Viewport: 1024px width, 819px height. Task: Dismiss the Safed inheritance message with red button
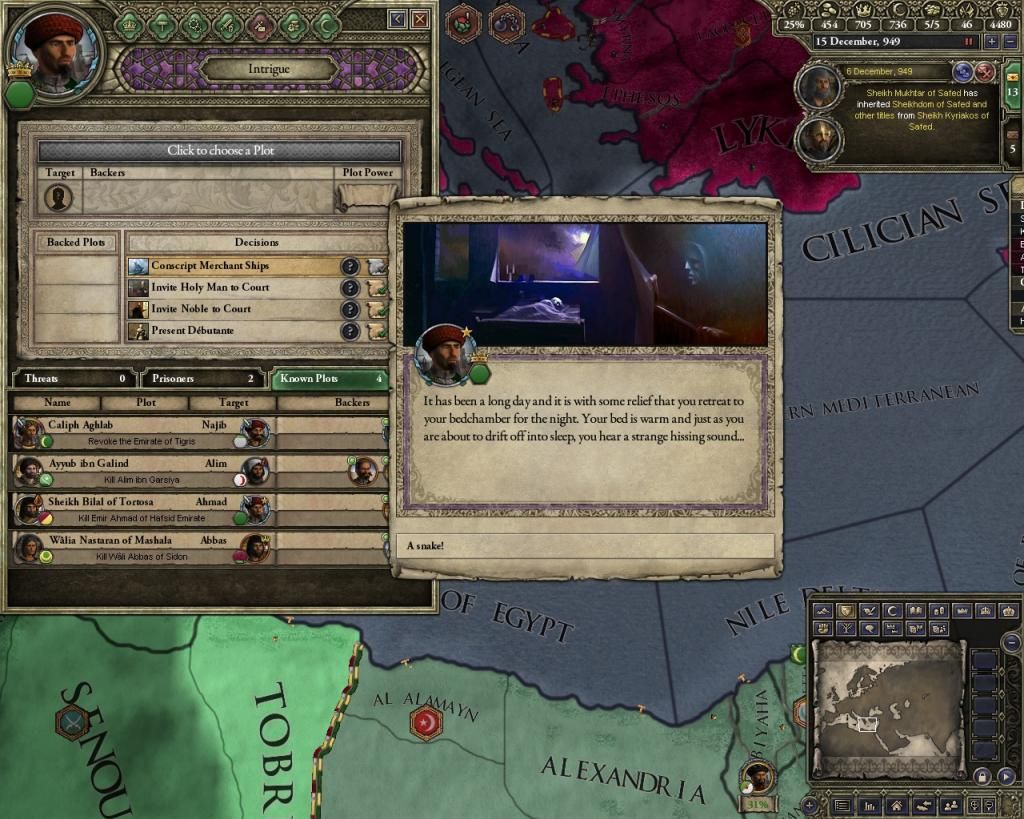[985, 72]
